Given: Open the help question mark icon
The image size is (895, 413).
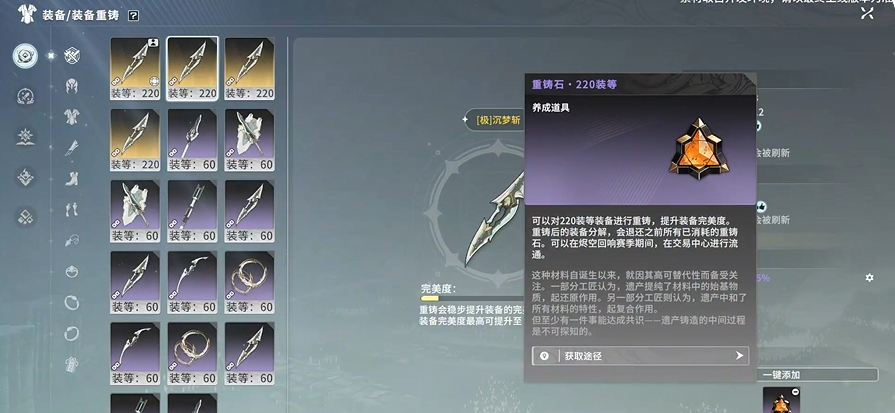Looking at the screenshot, I should [x=134, y=16].
